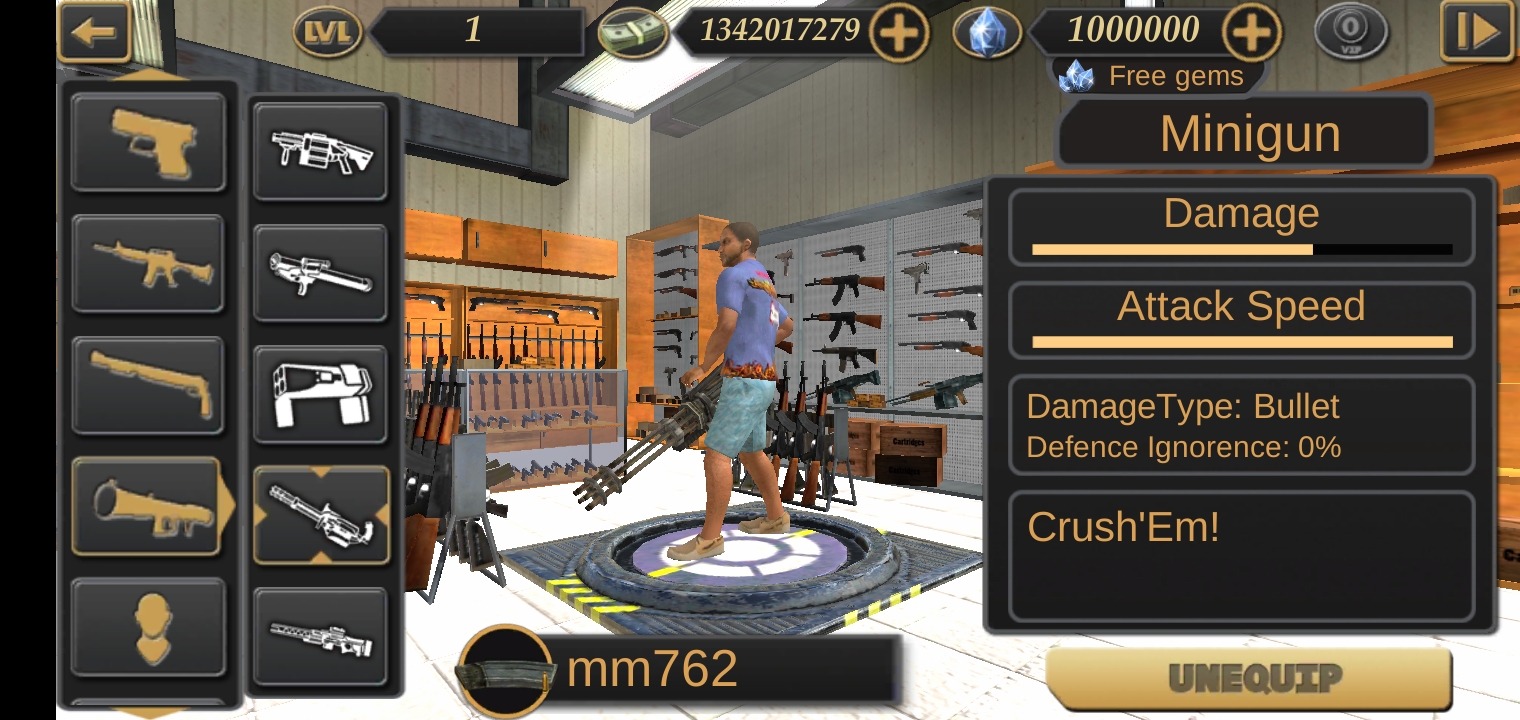Open the character head category
The height and width of the screenshot is (720, 1520).
pos(148,627)
